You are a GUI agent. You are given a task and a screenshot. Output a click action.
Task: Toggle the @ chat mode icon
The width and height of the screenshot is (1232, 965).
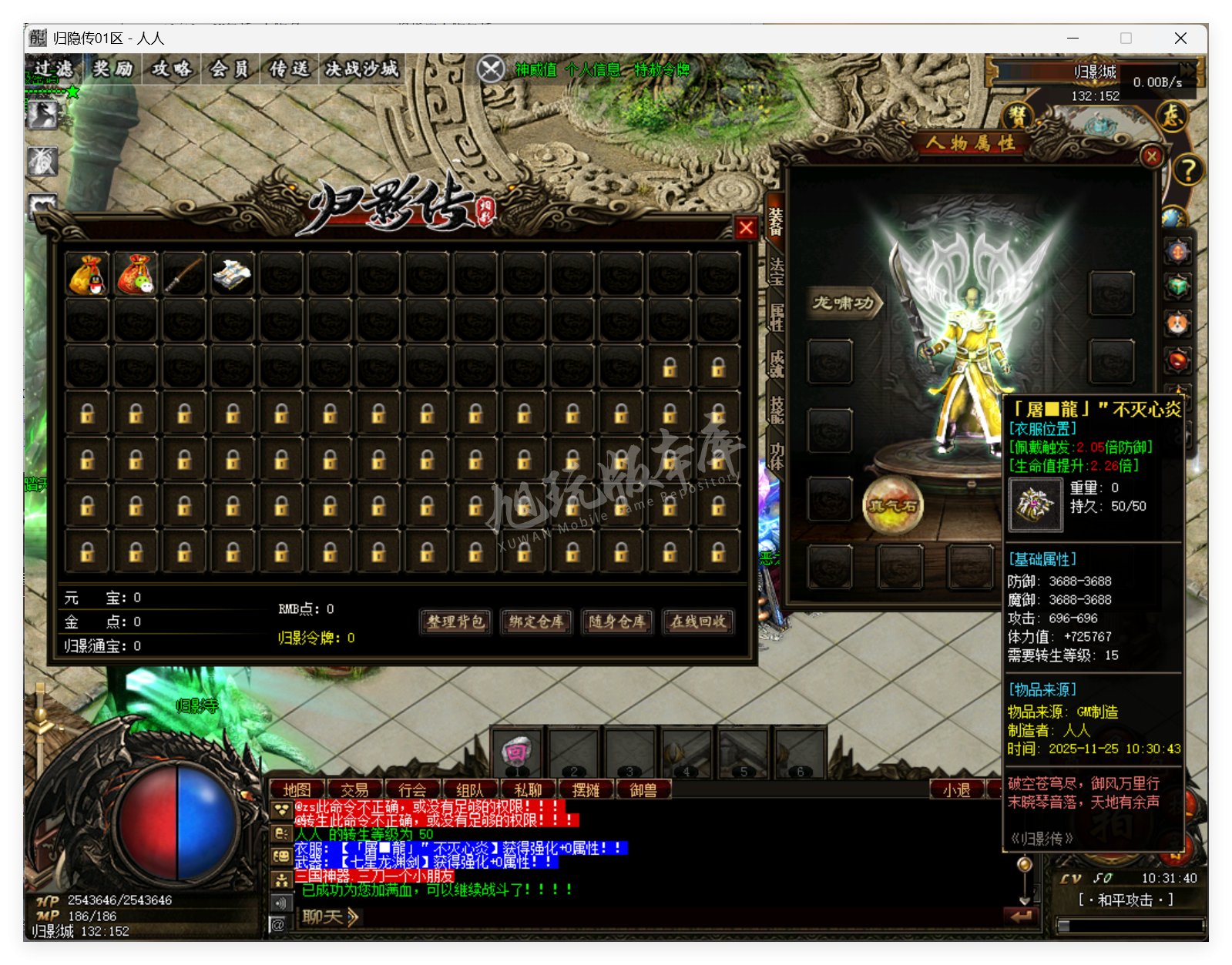click(x=277, y=924)
